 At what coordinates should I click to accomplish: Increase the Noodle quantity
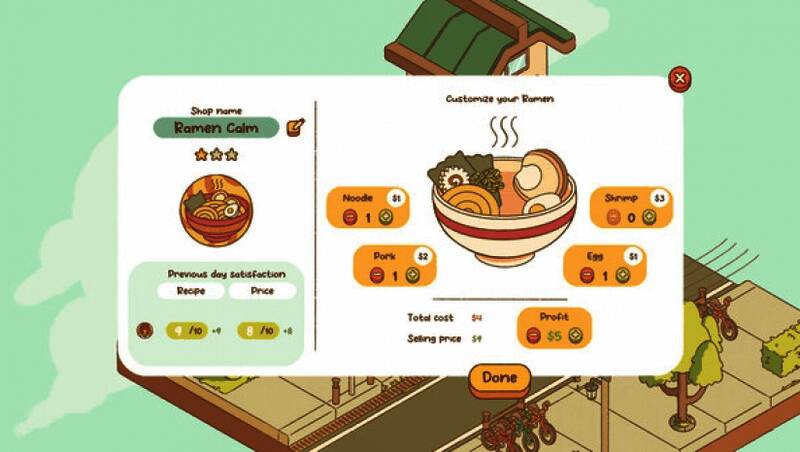(x=387, y=217)
